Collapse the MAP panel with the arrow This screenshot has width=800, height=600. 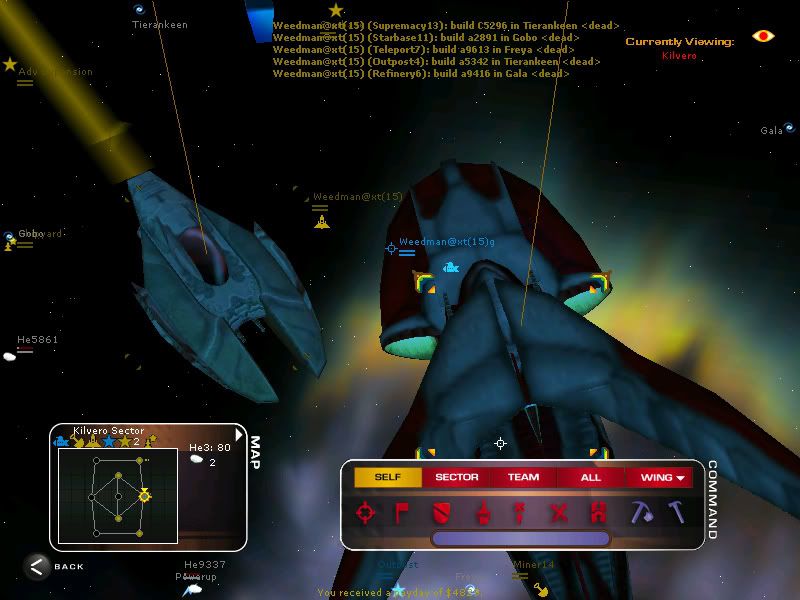(238, 435)
